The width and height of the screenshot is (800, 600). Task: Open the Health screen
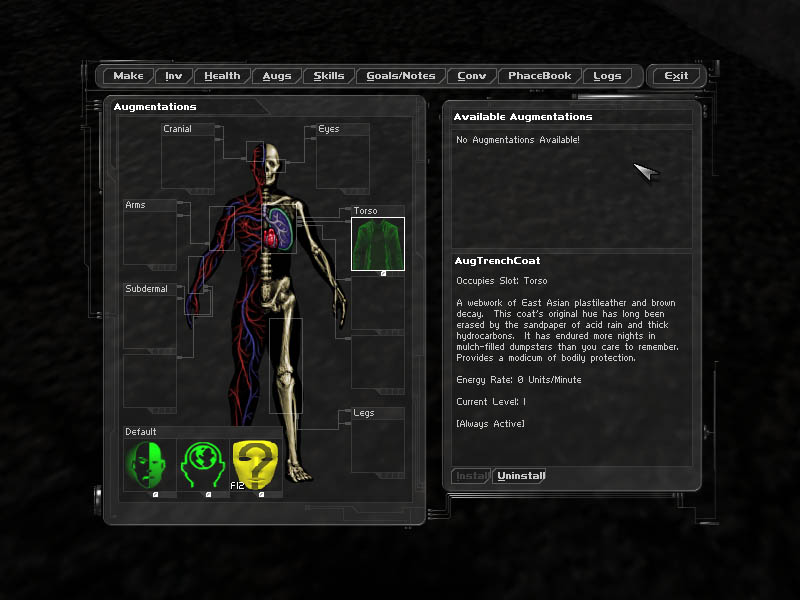point(222,76)
